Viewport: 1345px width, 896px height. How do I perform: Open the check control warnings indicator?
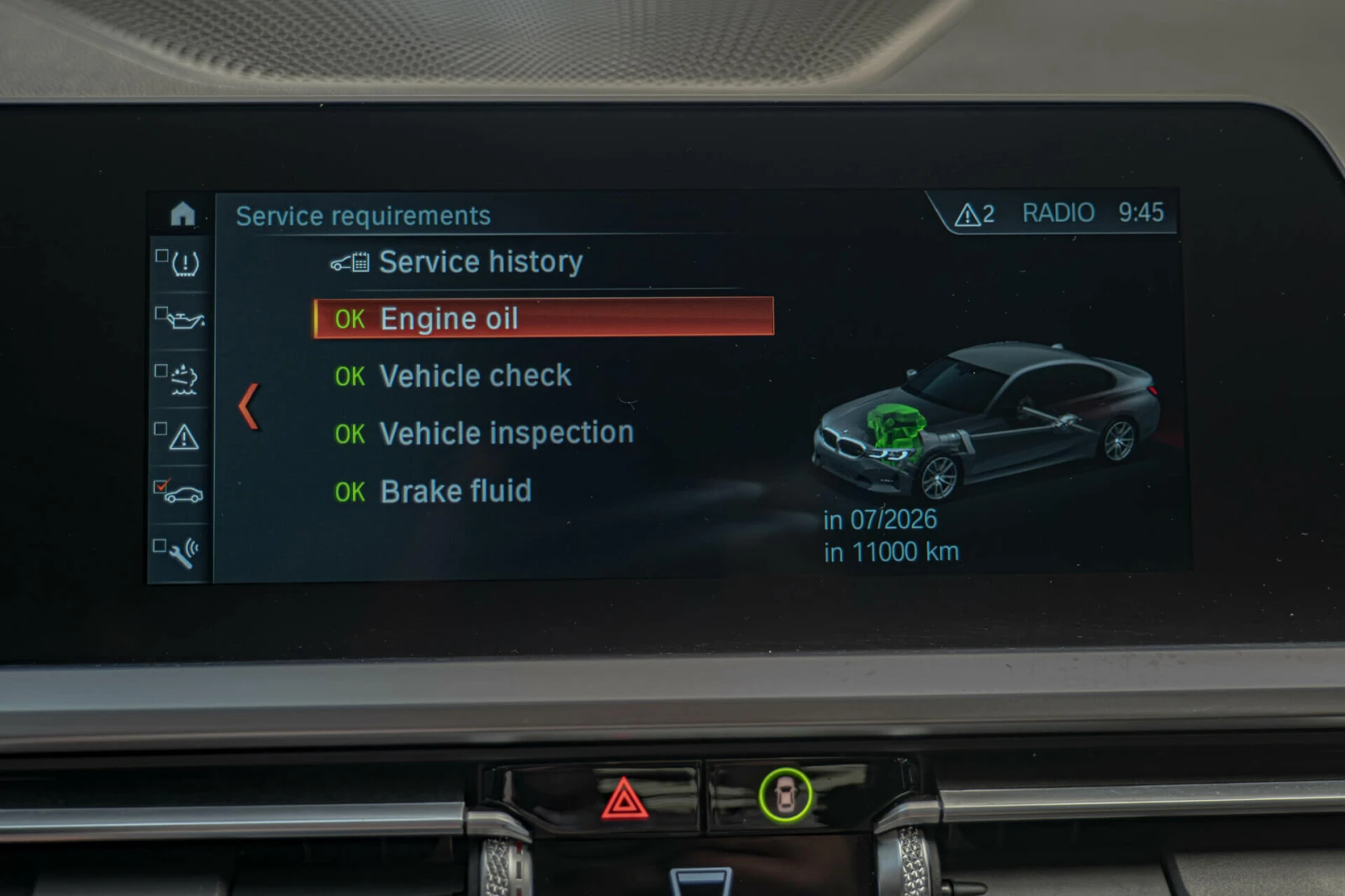click(974, 215)
